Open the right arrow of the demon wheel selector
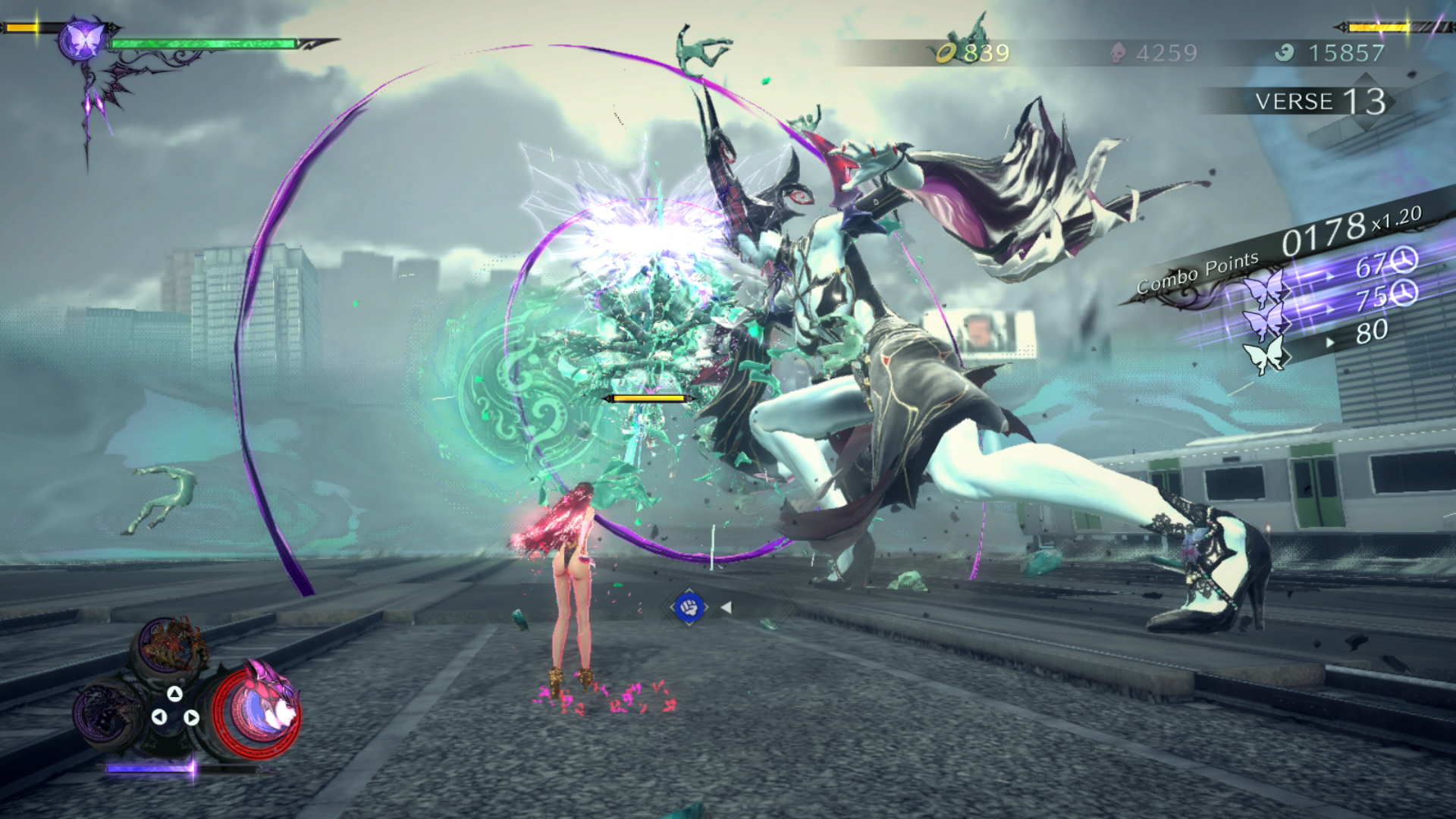1456x819 pixels. tap(192, 719)
